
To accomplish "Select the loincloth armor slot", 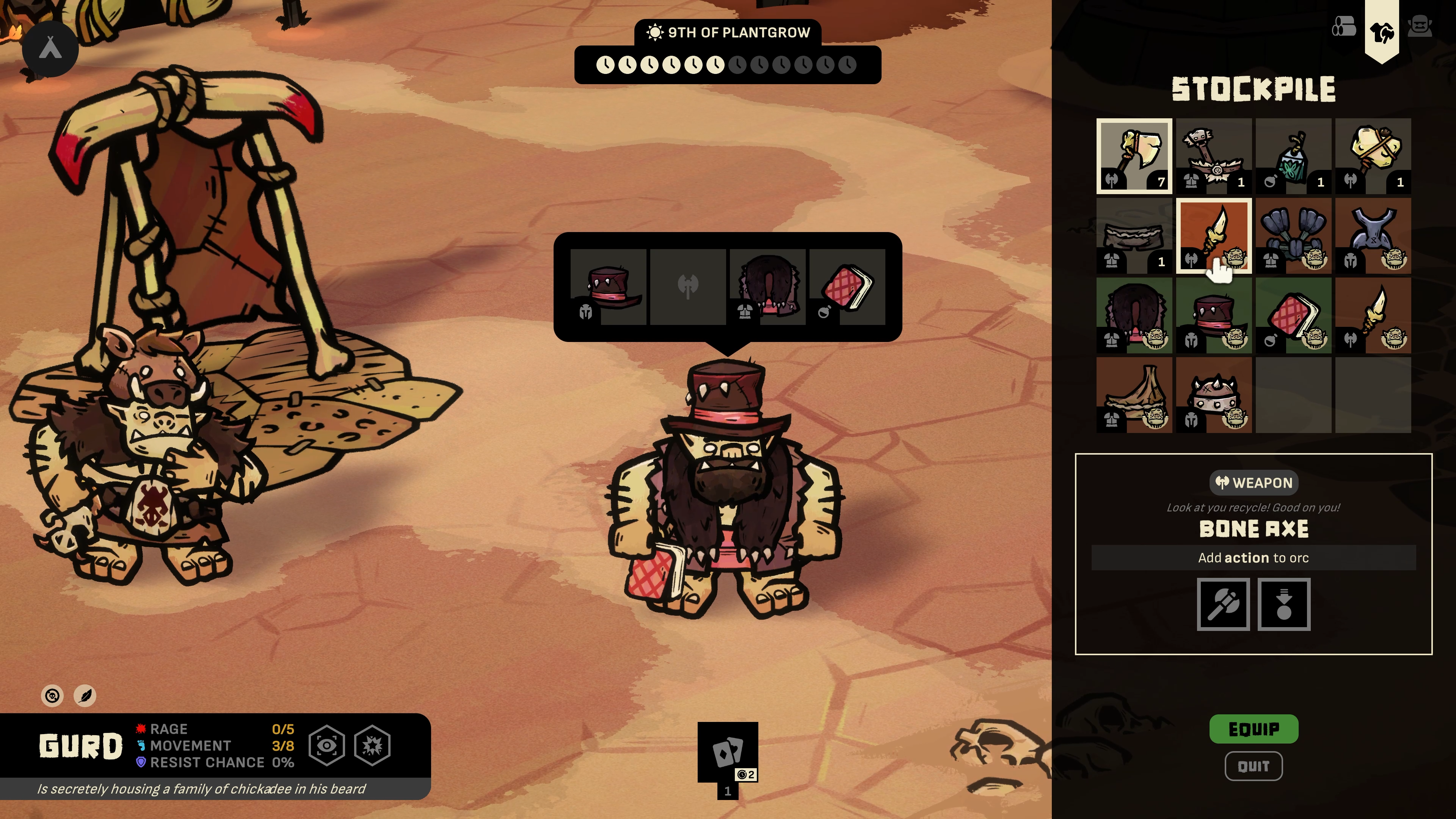I will point(1134,236).
